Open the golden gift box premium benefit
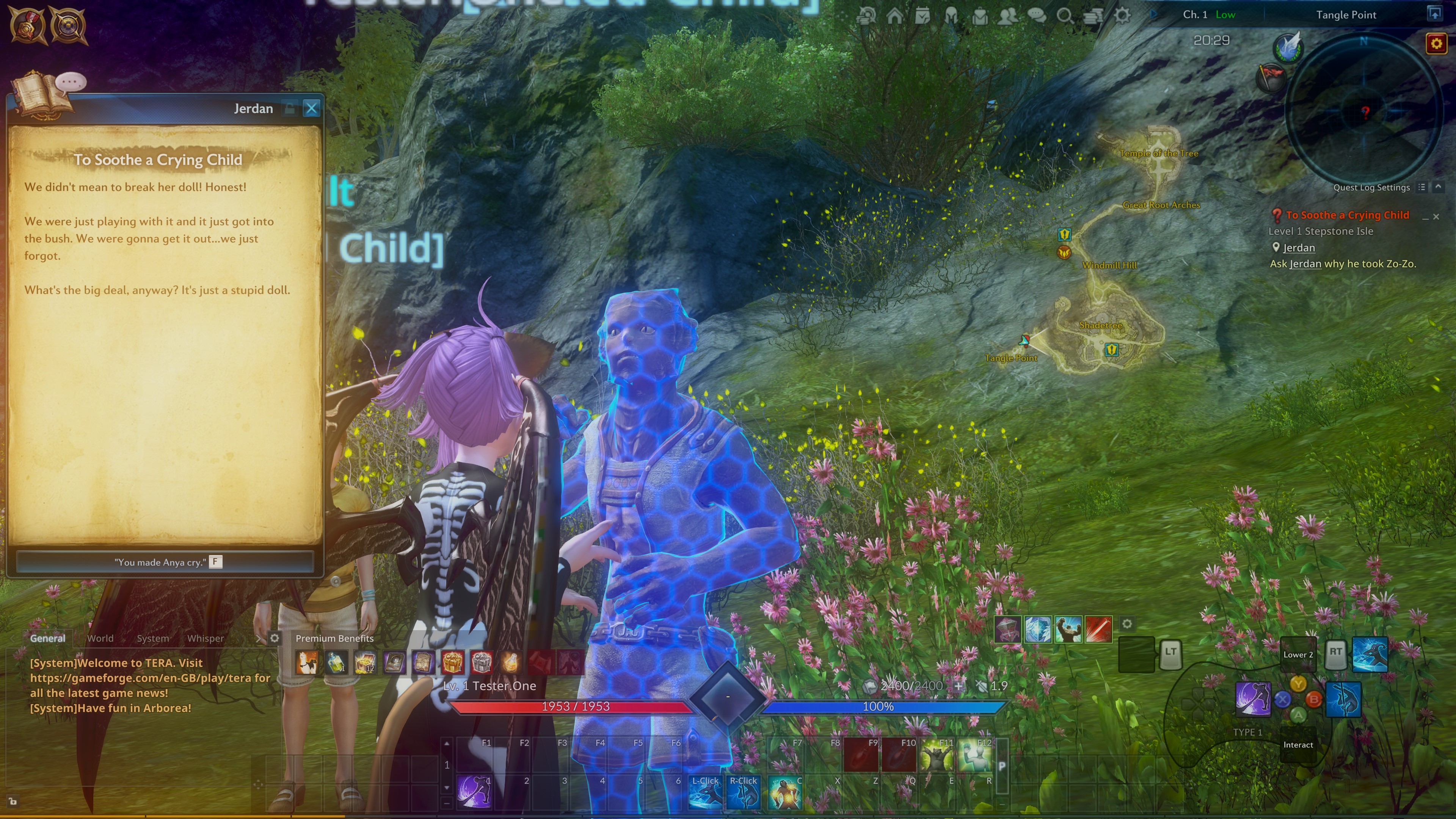This screenshot has width=1456, height=819. click(452, 662)
